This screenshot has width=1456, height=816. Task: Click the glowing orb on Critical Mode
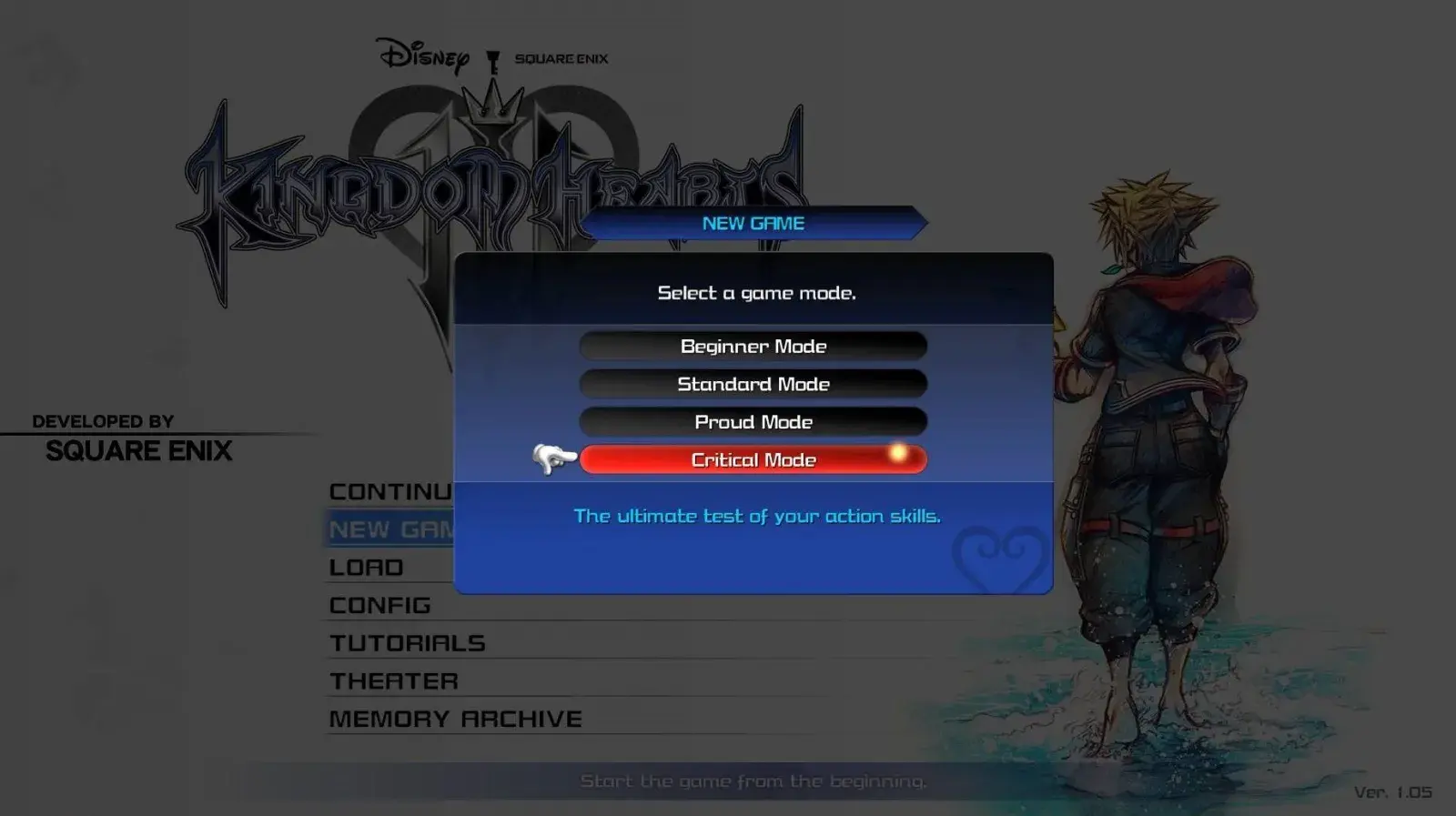(x=896, y=452)
